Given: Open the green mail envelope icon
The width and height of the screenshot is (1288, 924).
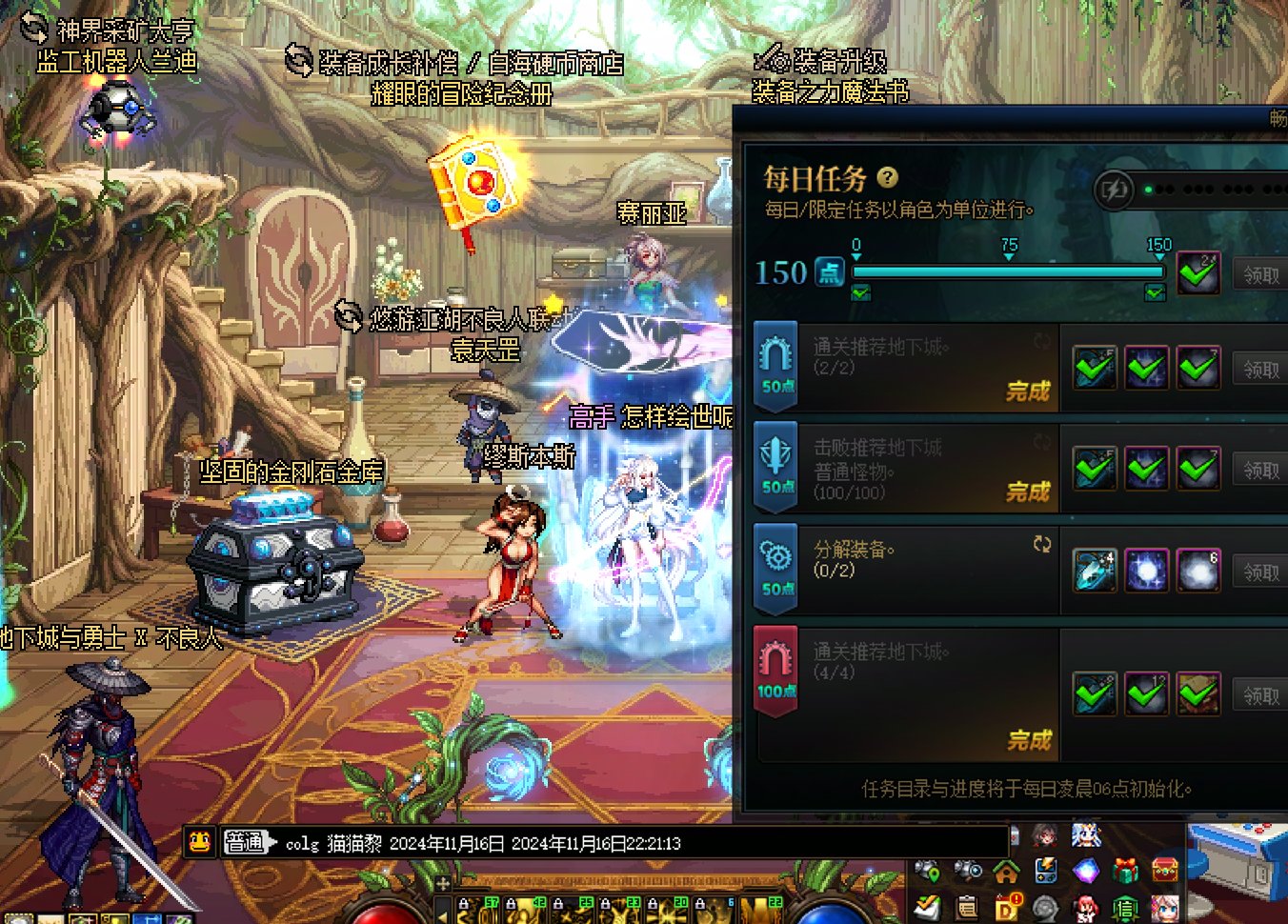Looking at the screenshot, I should tap(1125, 907).
